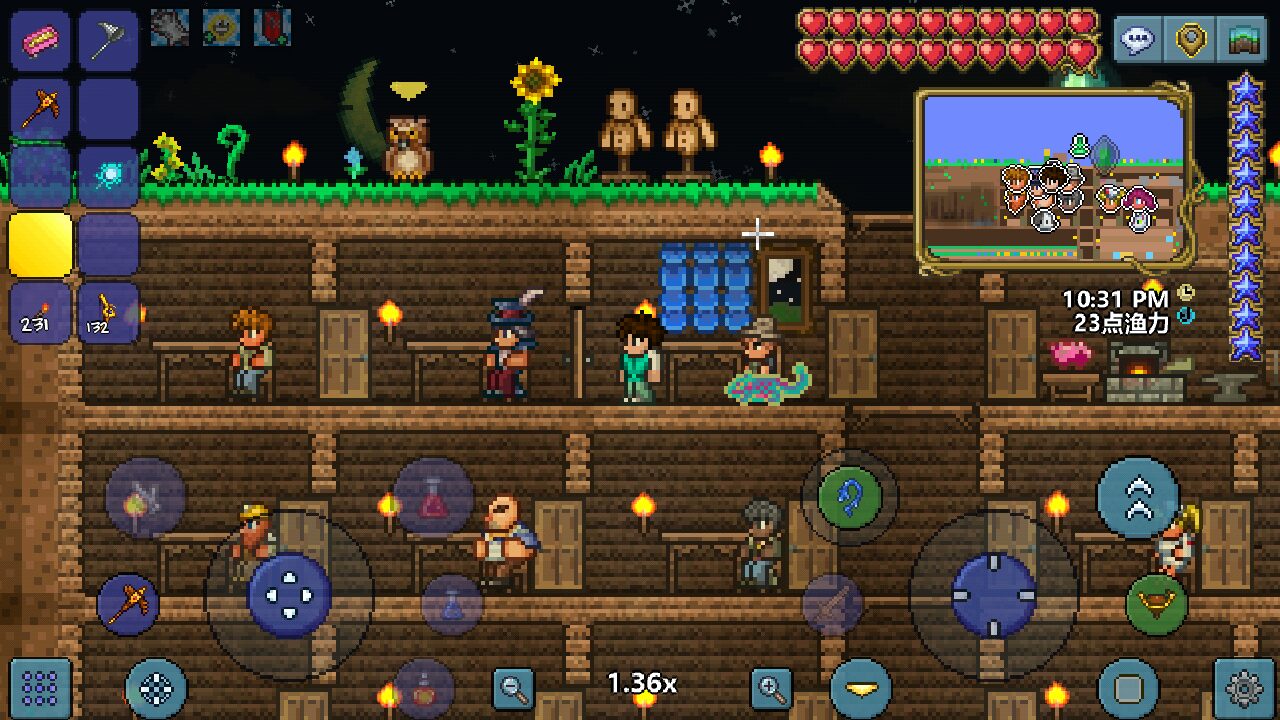Open the settings gear menu
Viewport: 1280px width, 720px height.
coord(1244,688)
